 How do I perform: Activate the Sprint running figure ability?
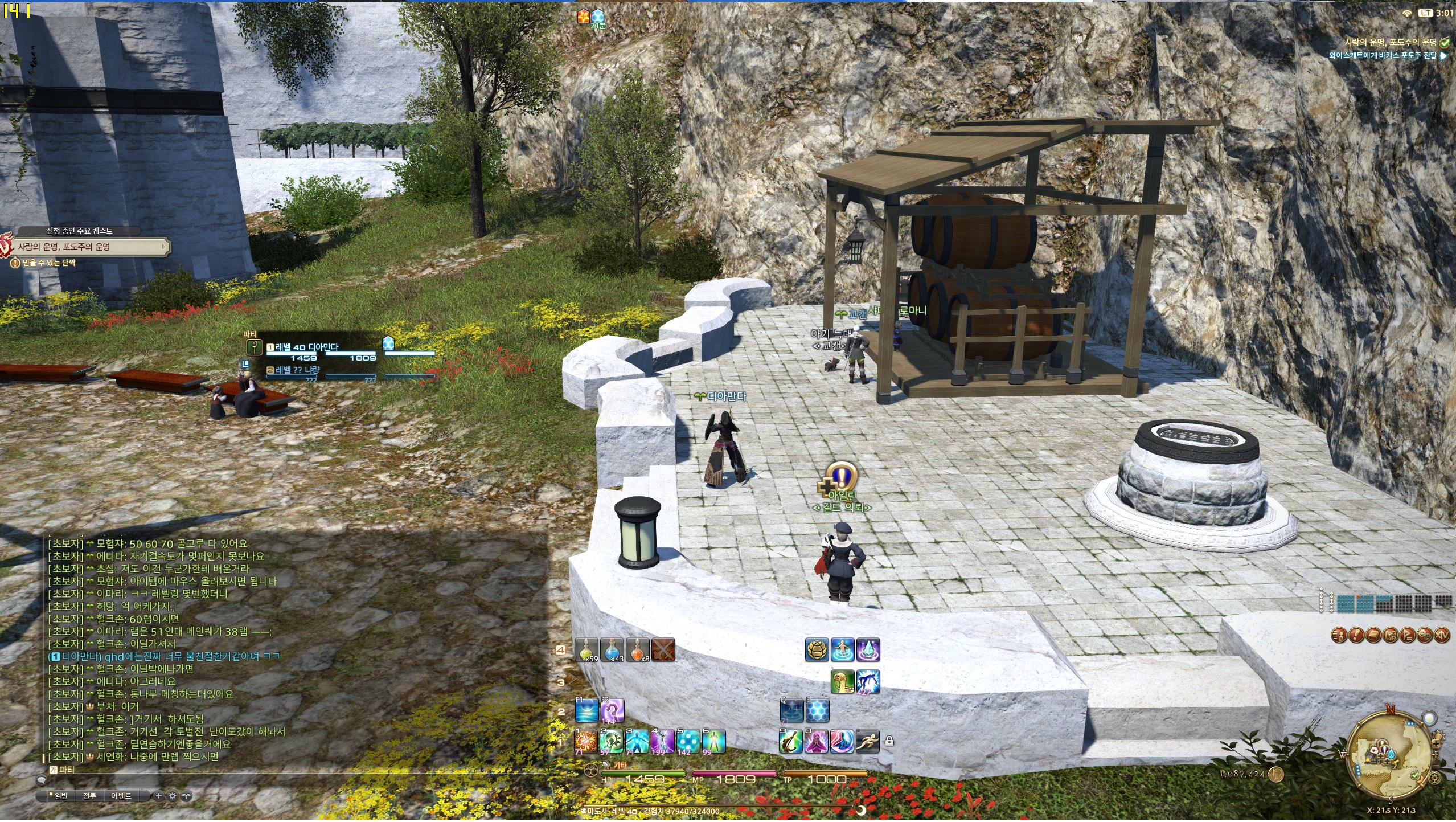pos(868,741)
